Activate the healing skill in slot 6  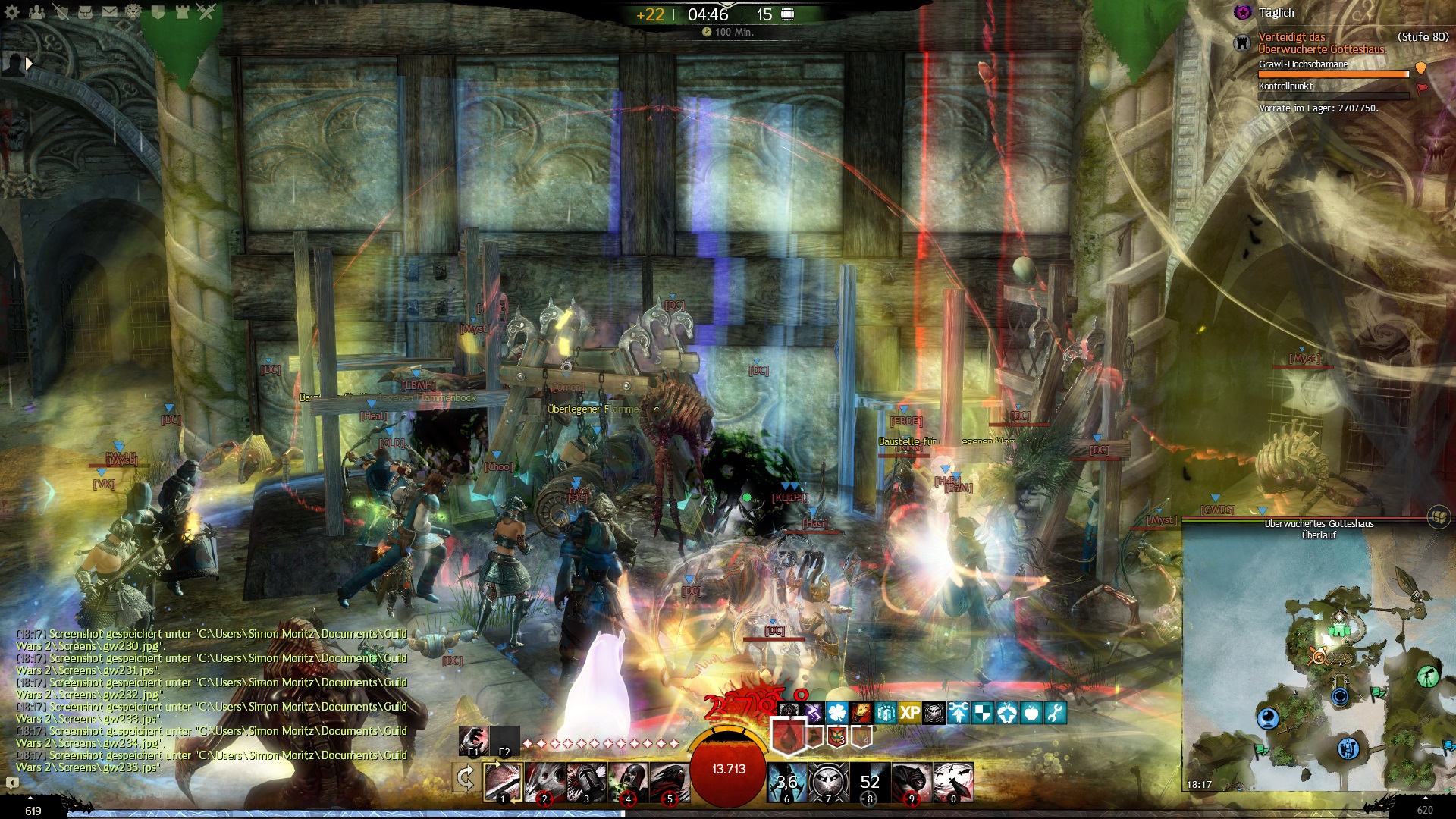coord(786,782)
